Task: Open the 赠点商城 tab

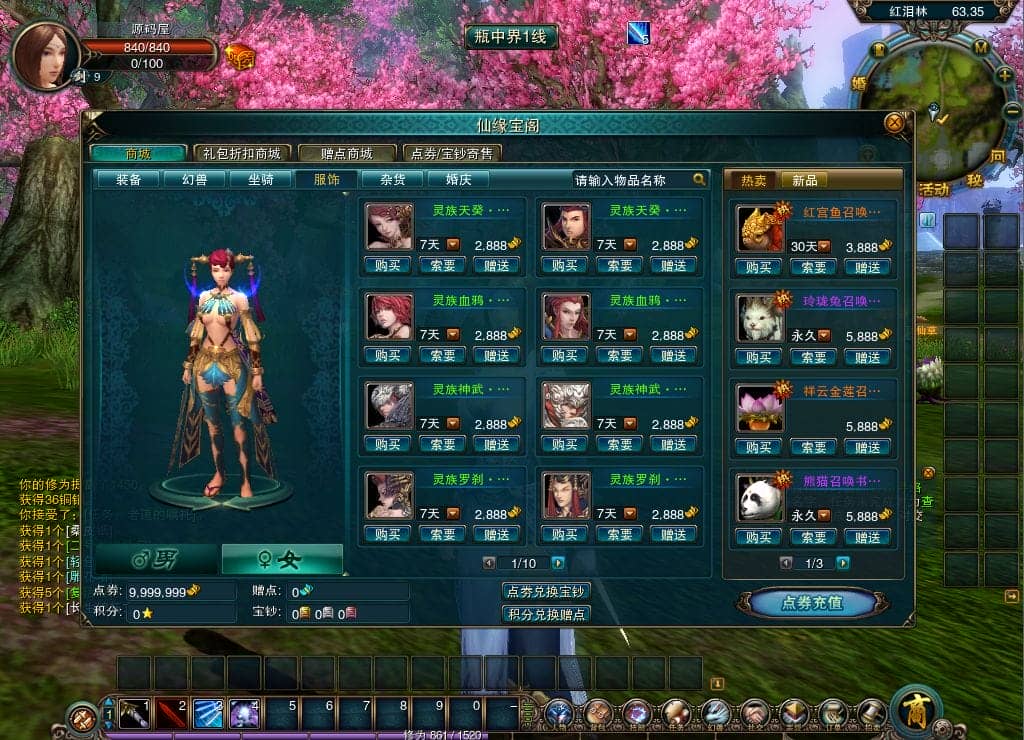Action: tap(346, 153)
